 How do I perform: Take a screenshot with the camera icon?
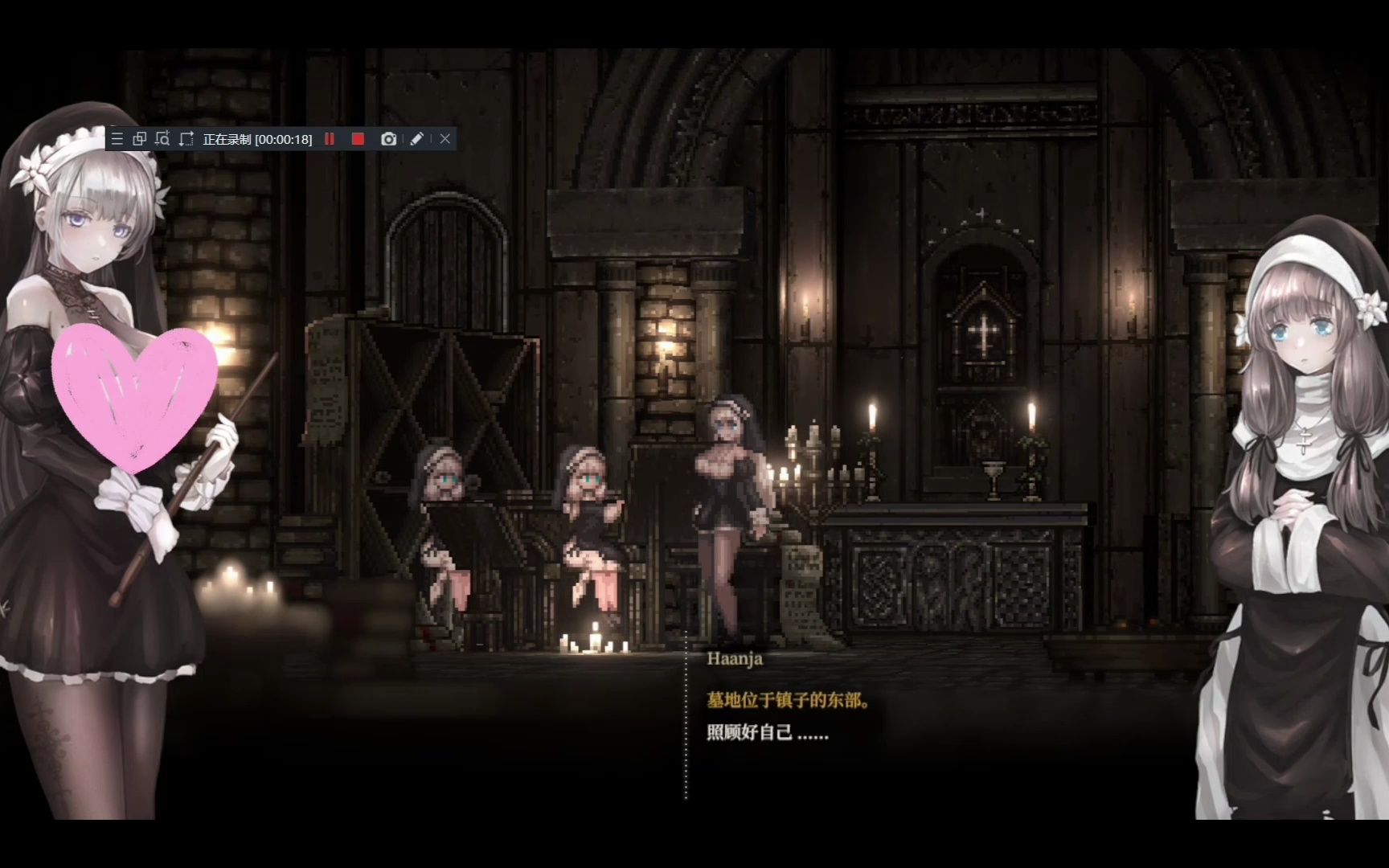[x=388, y=139]
